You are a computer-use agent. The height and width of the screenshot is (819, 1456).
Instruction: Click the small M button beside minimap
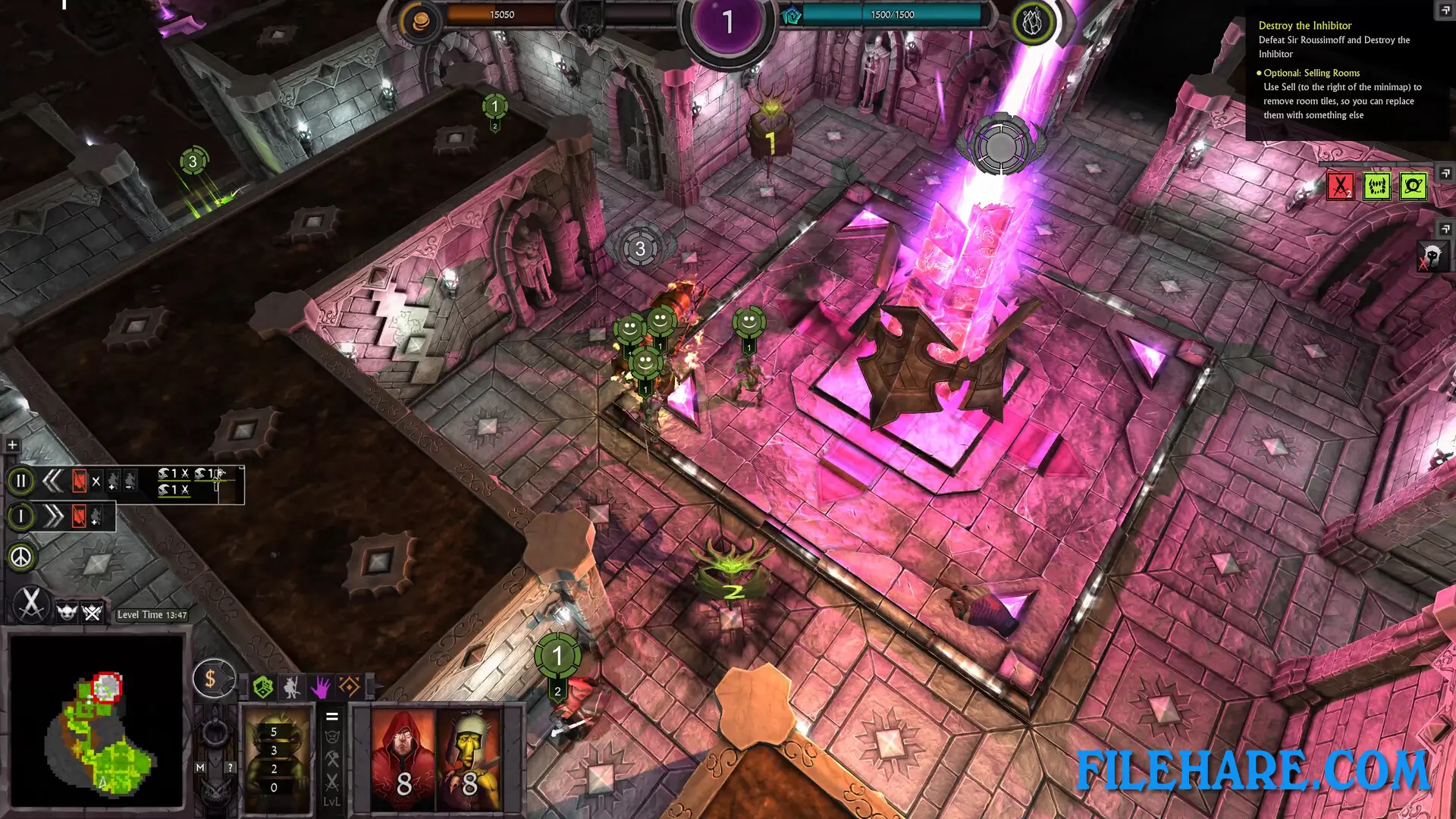(x=200, y=767)
